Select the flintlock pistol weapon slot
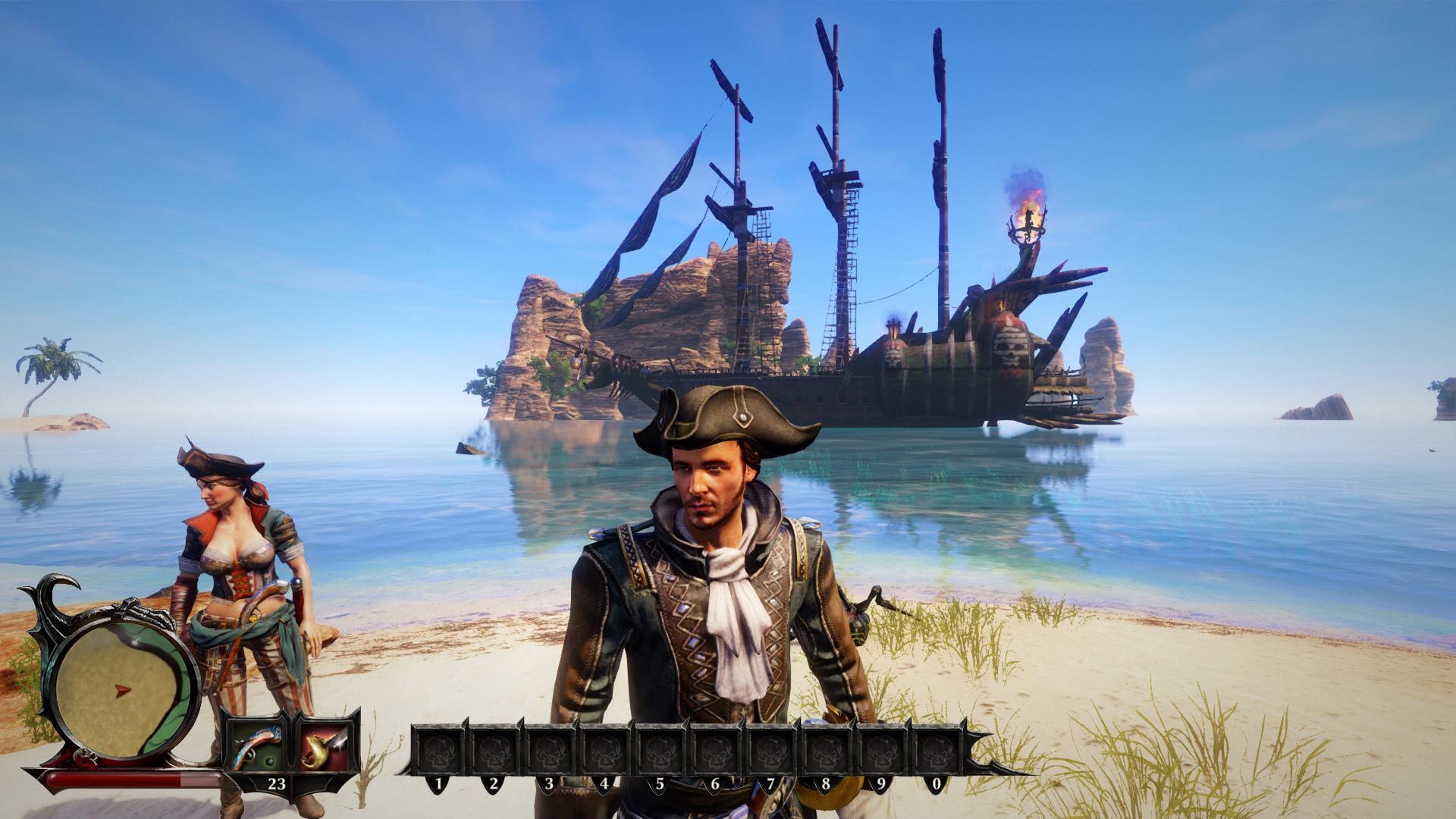Image resolution: width=1456 pixels, height=819 pixels. pos(256,745)
